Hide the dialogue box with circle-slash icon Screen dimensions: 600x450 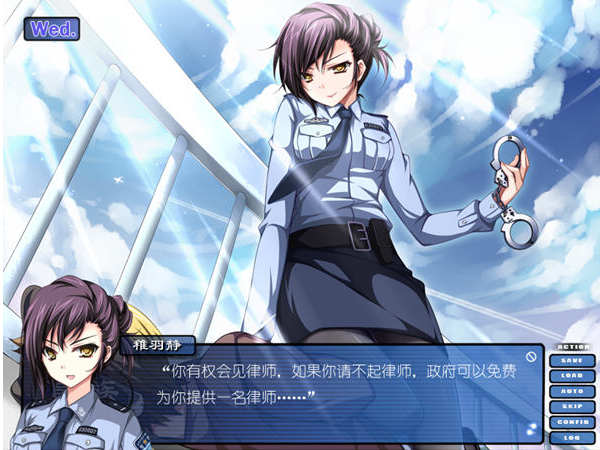click(x=530, y=355)
